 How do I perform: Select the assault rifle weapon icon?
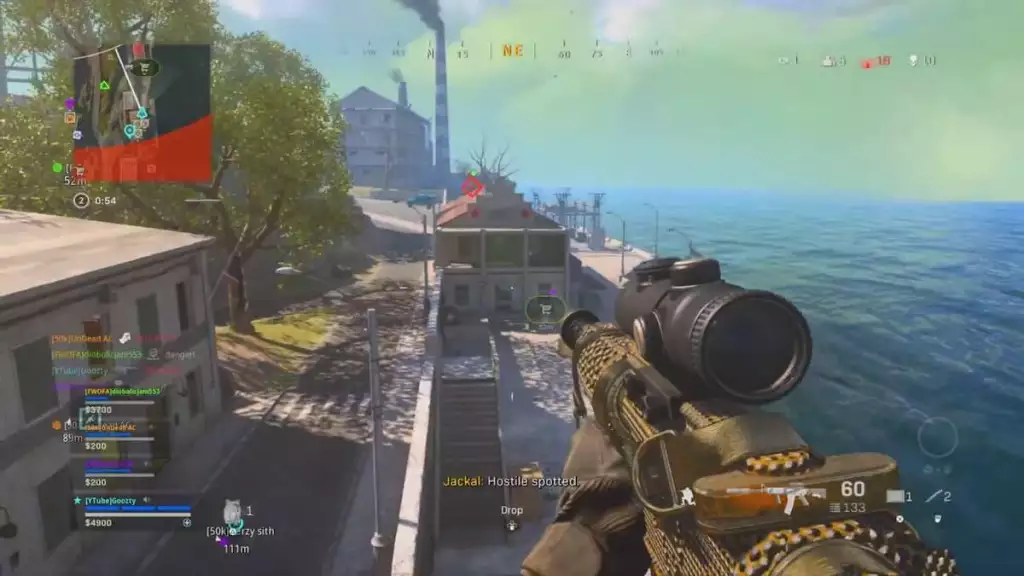pyautogui.click(x=780, y=496)
